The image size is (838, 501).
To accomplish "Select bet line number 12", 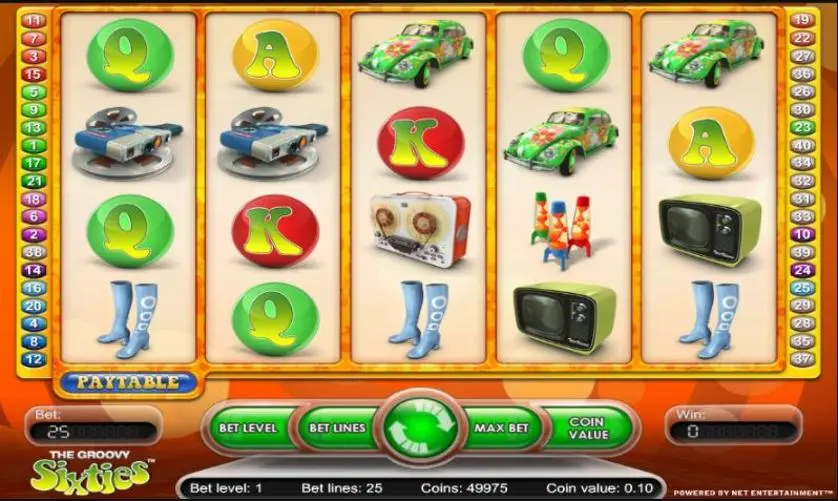I will (x=33, y=359).
